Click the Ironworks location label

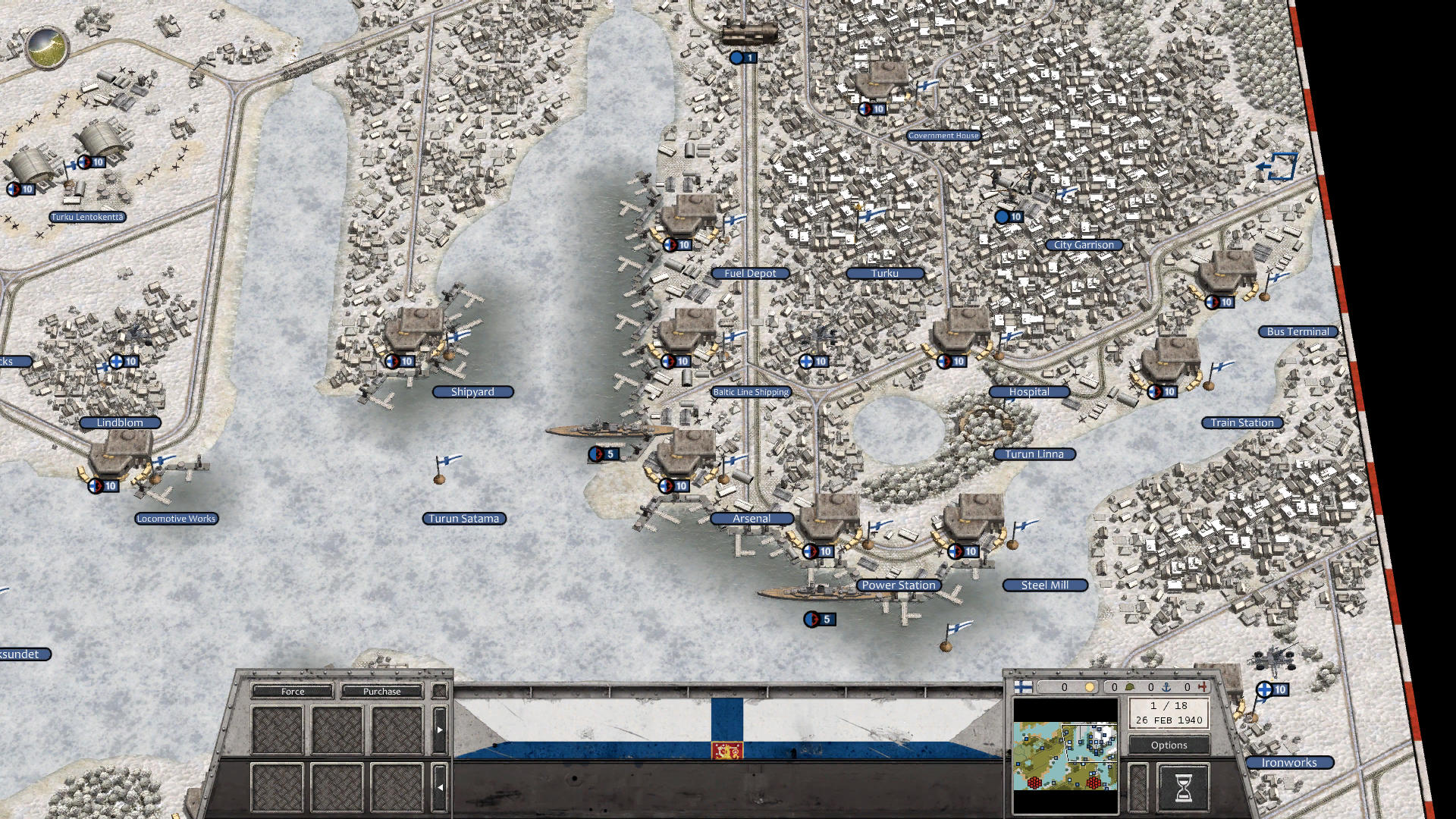pyautogui.click(x=1288, y=762)
